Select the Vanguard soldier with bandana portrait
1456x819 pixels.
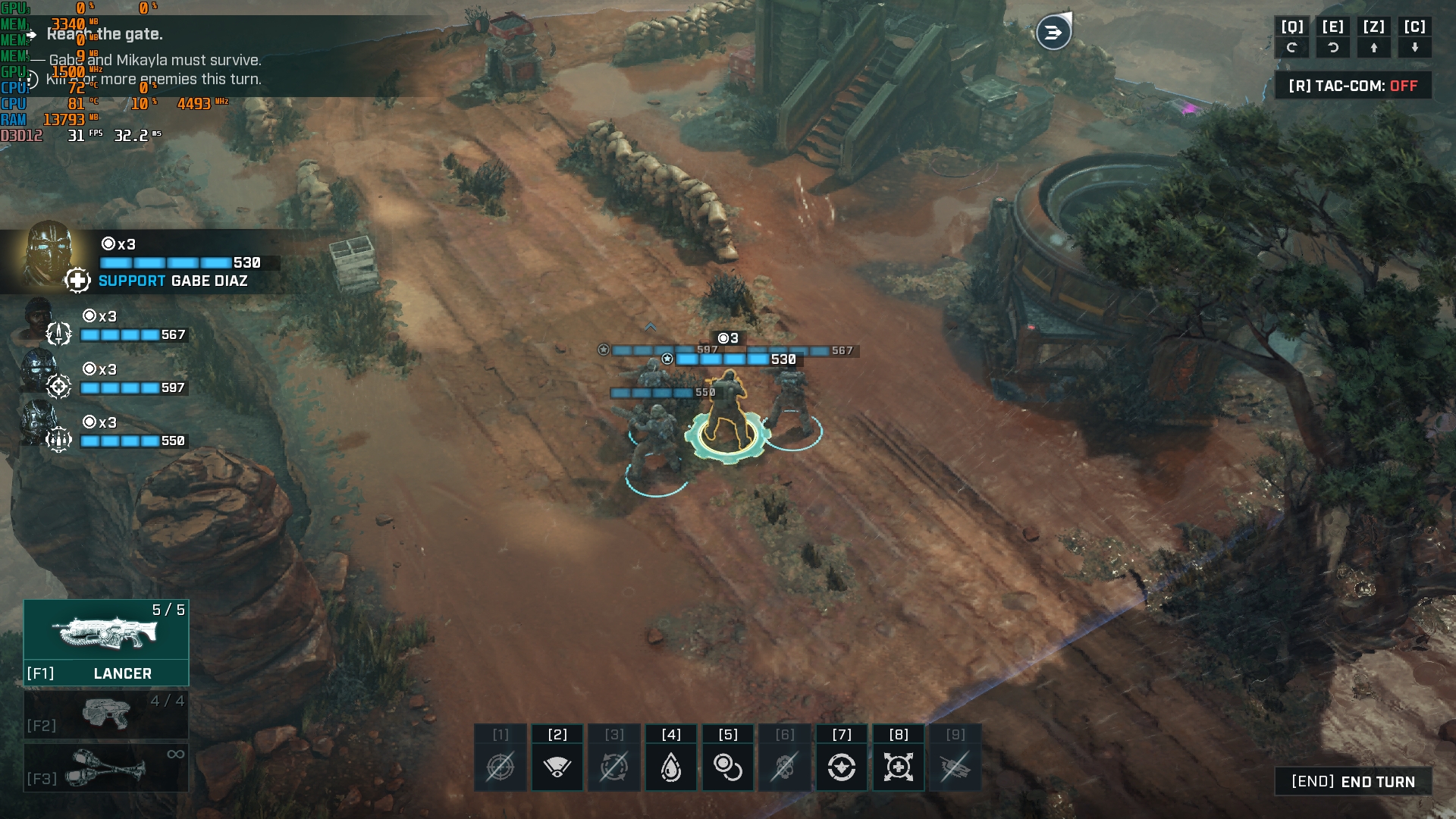pyautogui.click(x=36, y=320)
